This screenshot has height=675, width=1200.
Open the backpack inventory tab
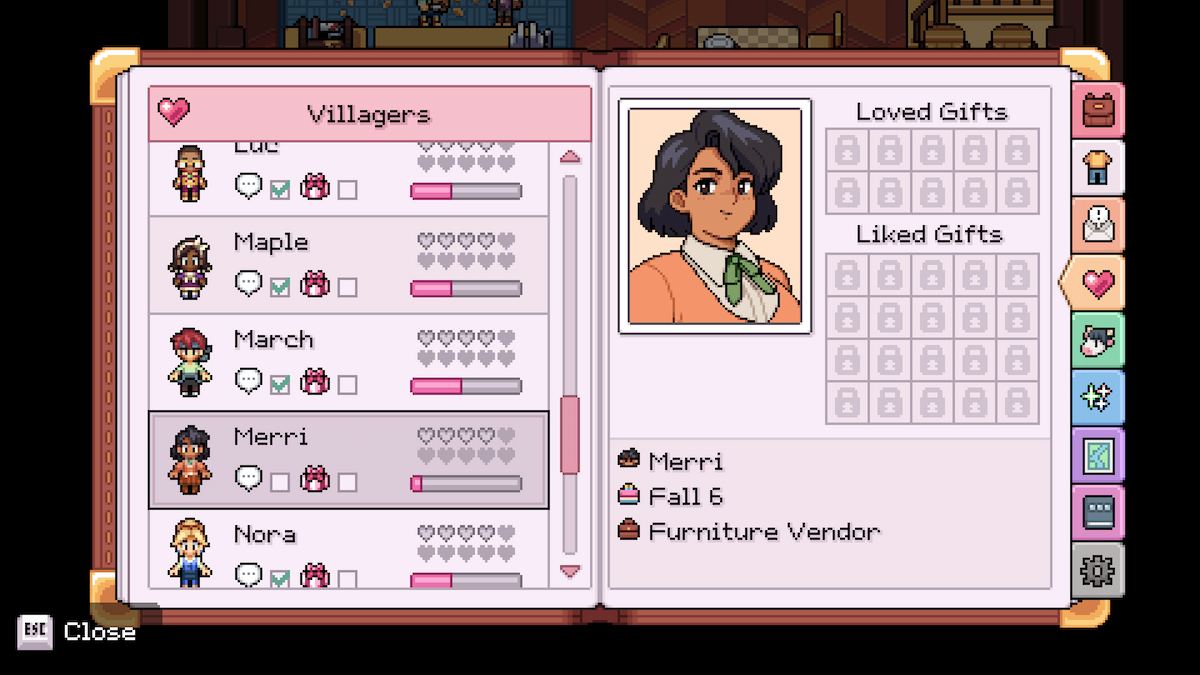(x=1097, y=110)
